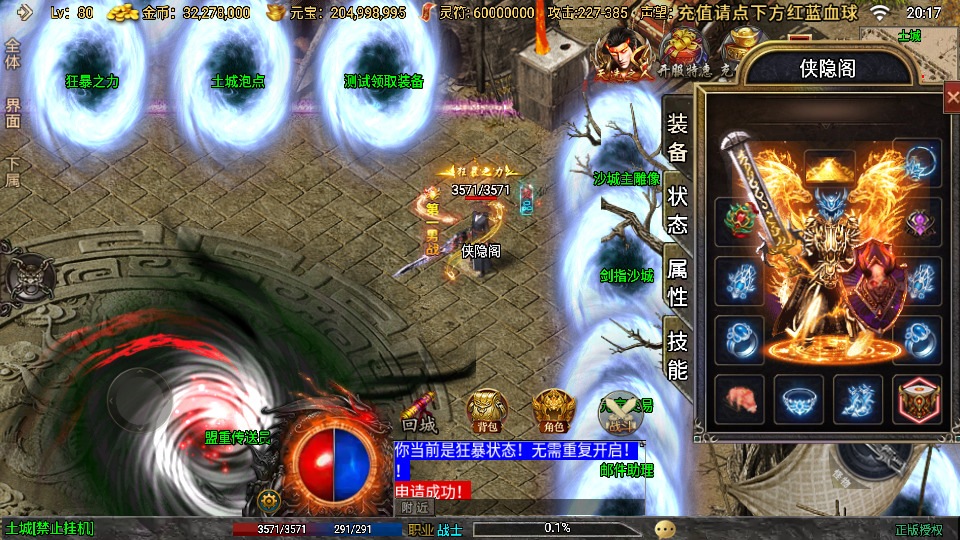Open the chat speech-bubble button

(x=664, y=529)
